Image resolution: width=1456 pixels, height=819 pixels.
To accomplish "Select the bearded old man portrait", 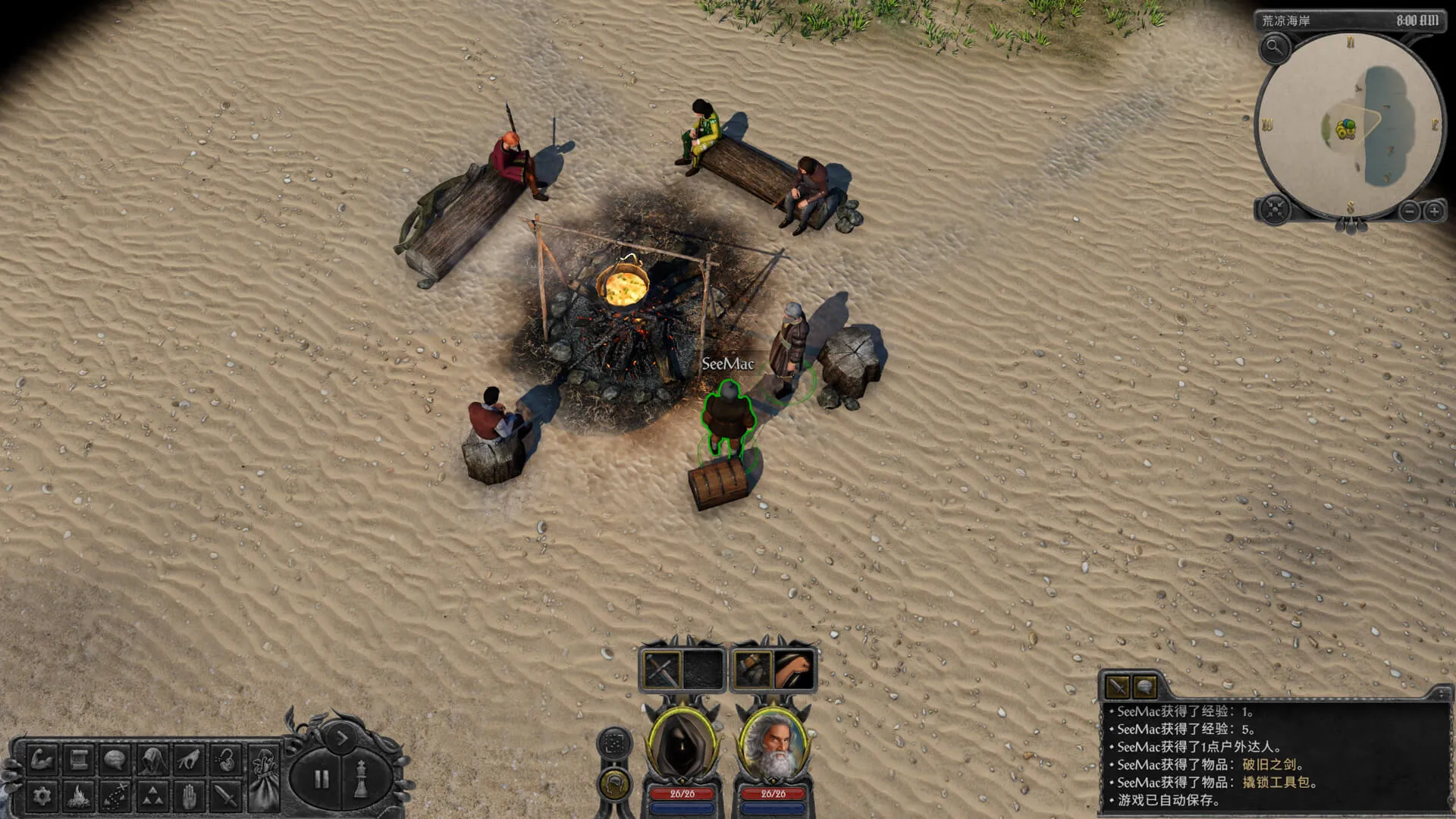I will tap(773, 745).
